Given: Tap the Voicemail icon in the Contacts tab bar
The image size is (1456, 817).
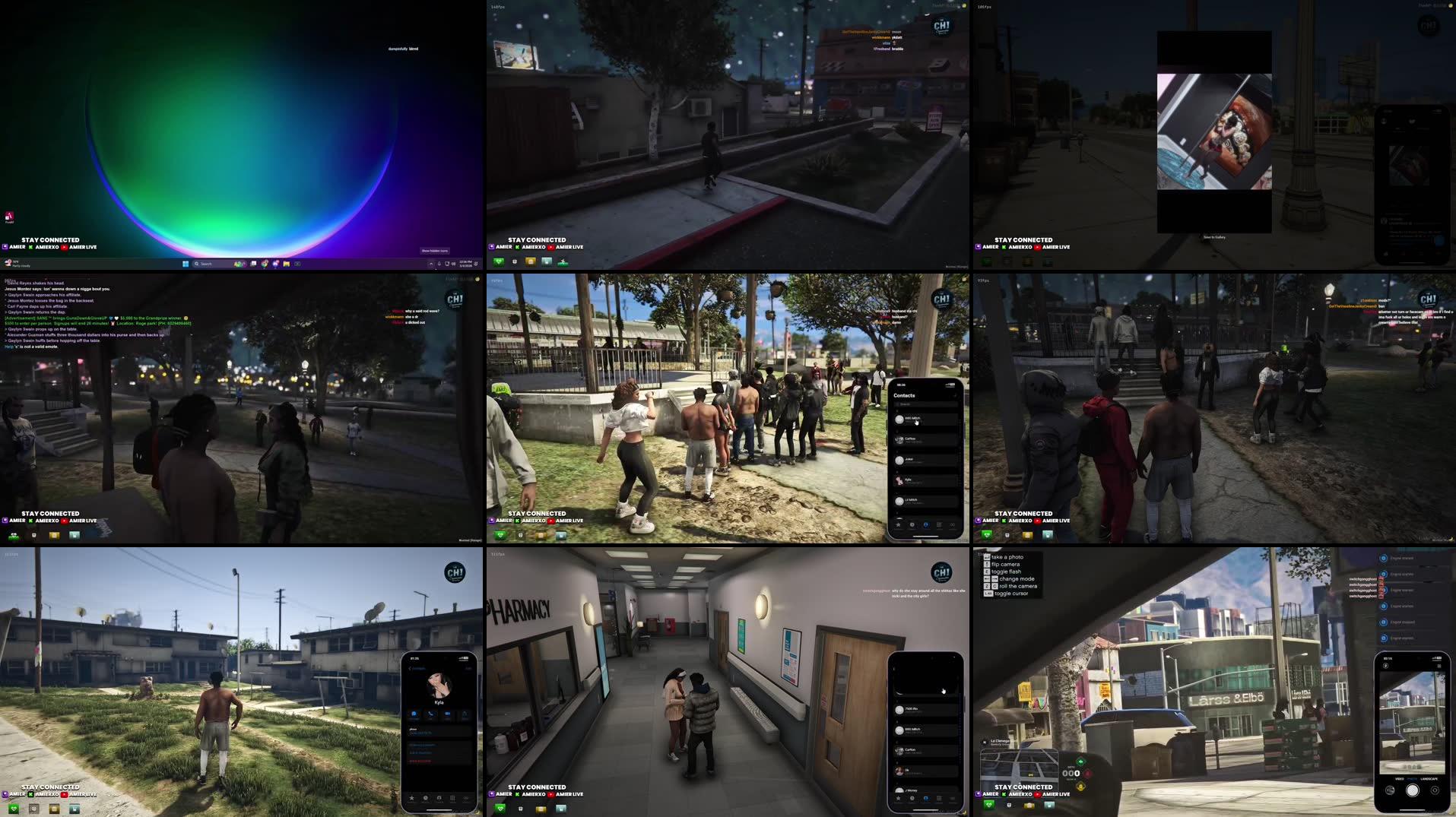Looking at the screenshot, I should tap(953, 524).
